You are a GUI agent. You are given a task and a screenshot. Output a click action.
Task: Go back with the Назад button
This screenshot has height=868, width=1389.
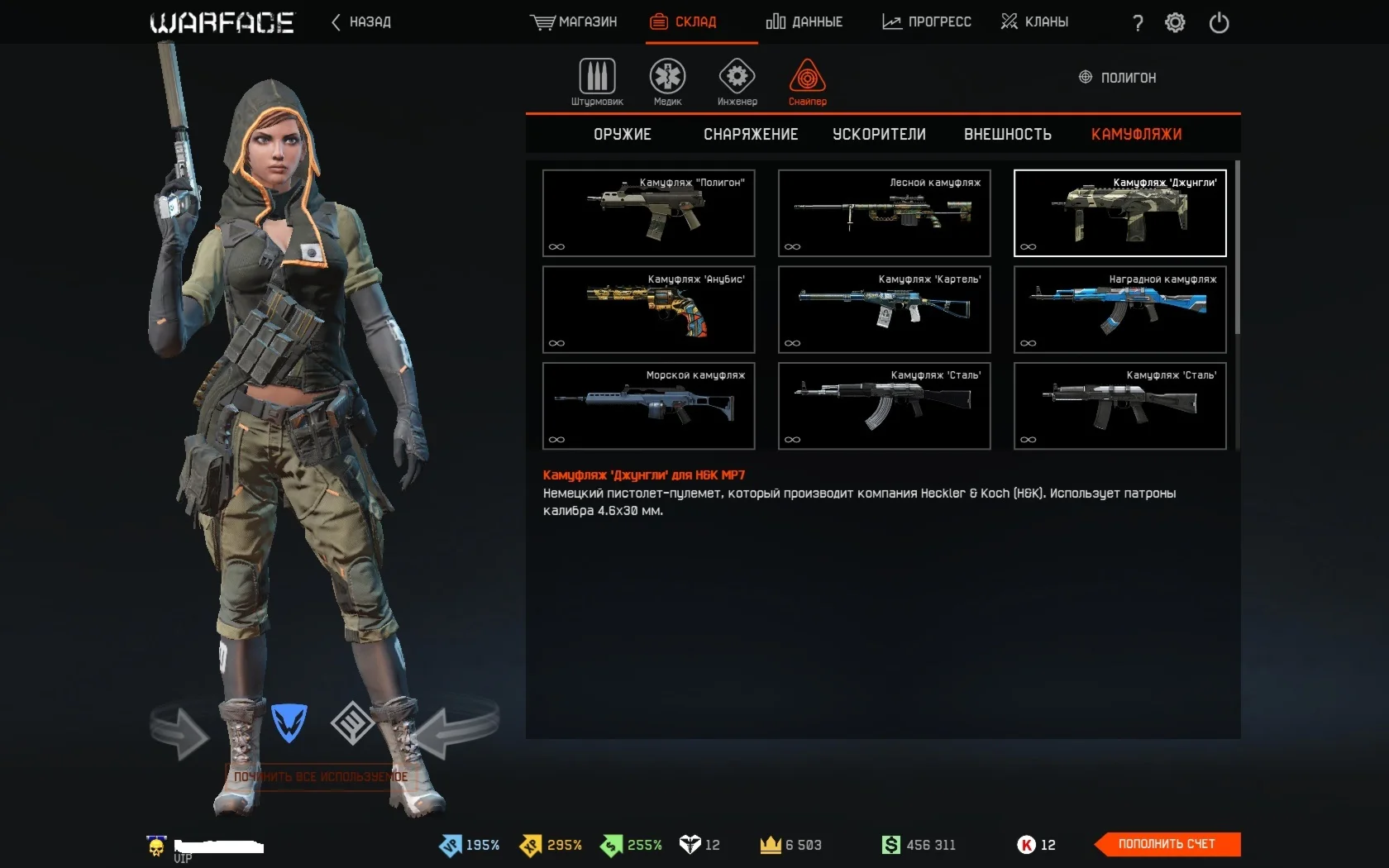click(x=361, y=22)
